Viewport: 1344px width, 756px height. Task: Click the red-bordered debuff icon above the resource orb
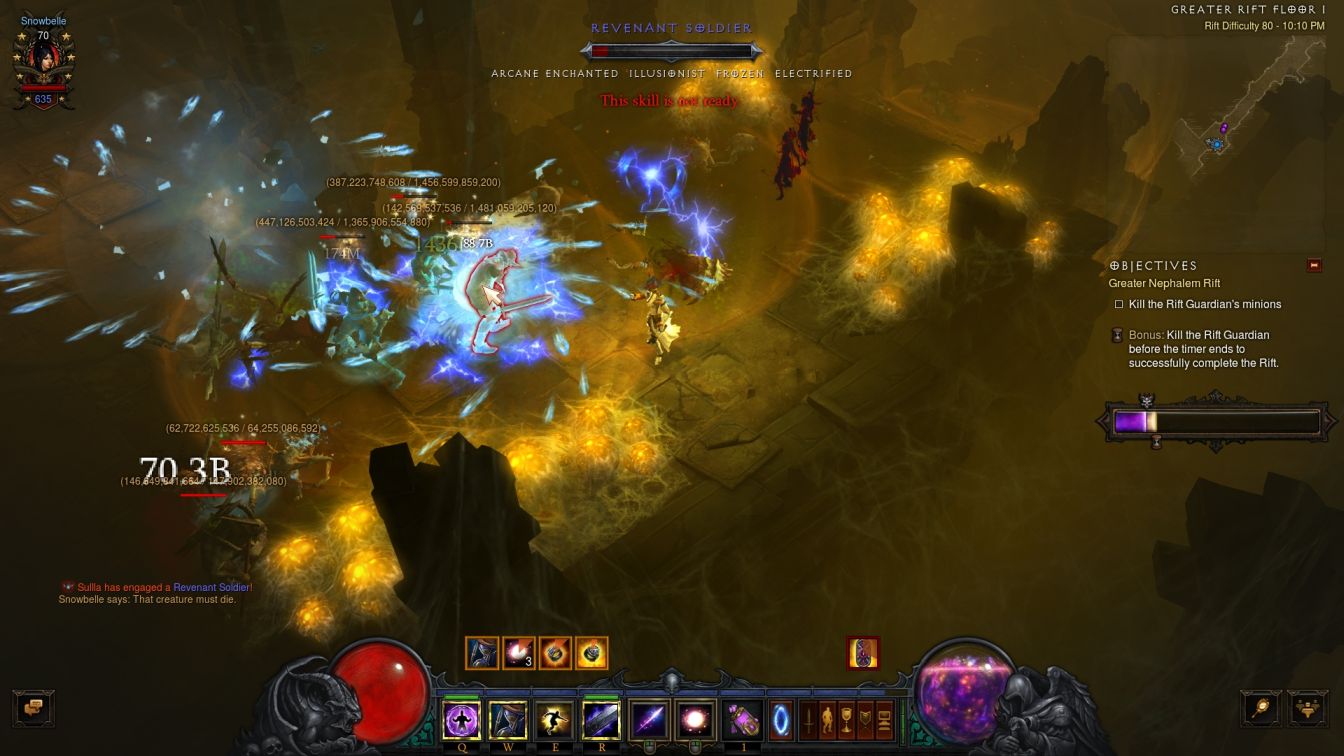[863, 653]
